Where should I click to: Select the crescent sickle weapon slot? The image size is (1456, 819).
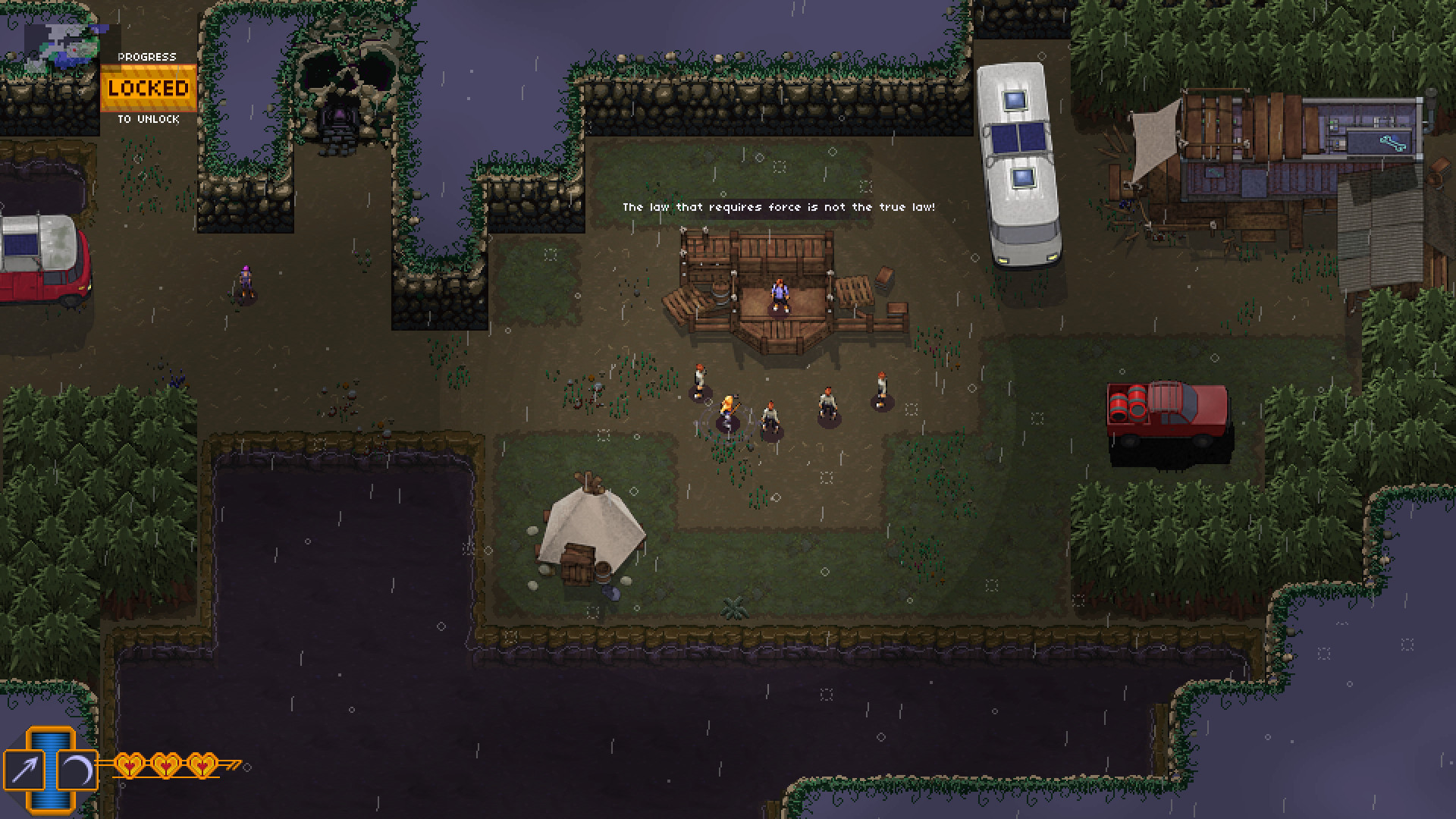coord(77,770)
